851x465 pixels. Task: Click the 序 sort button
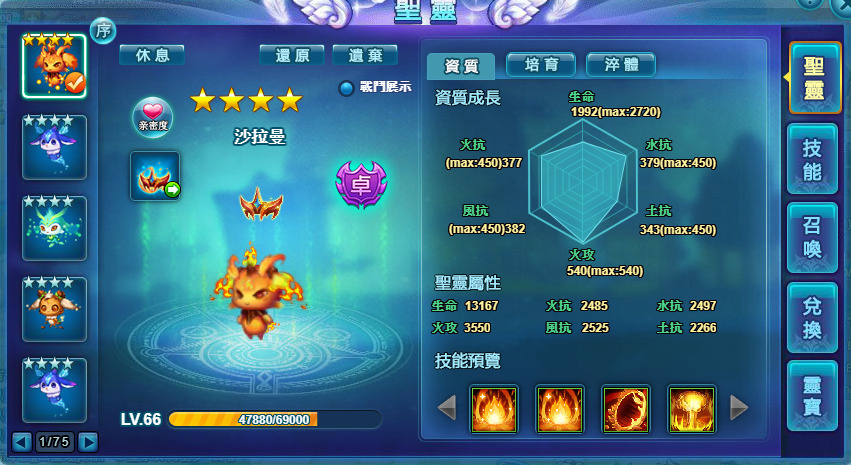103,30
